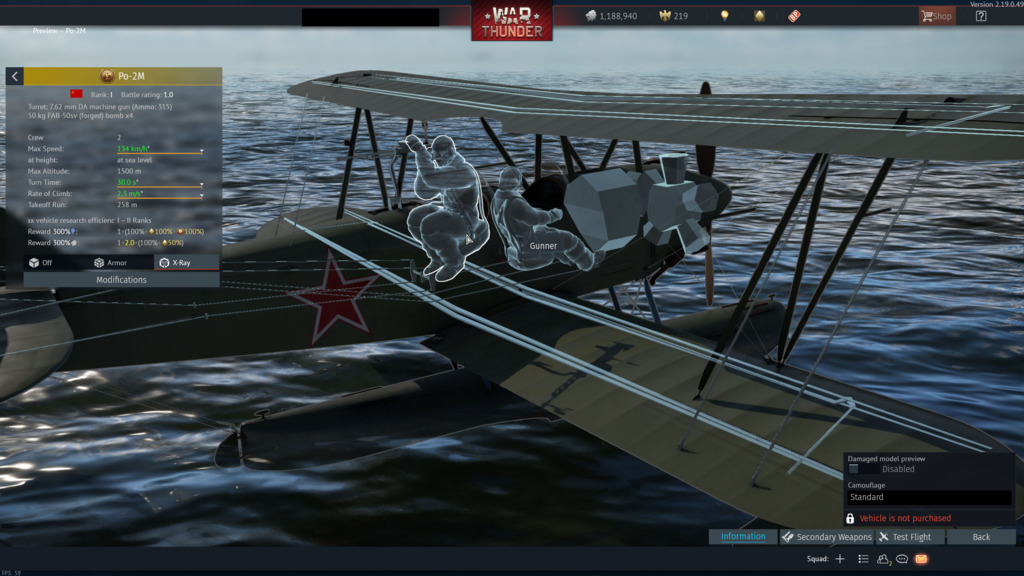
Task: Go Back from the vehicle preview
Action: [x=981, y=537]
